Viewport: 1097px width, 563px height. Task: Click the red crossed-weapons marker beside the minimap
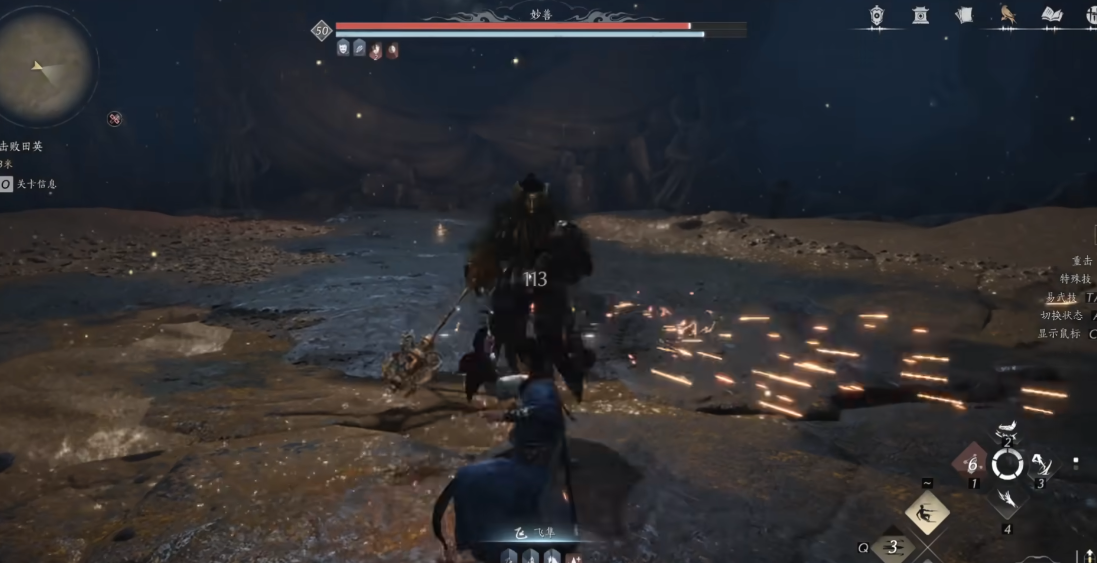point(115,119)
